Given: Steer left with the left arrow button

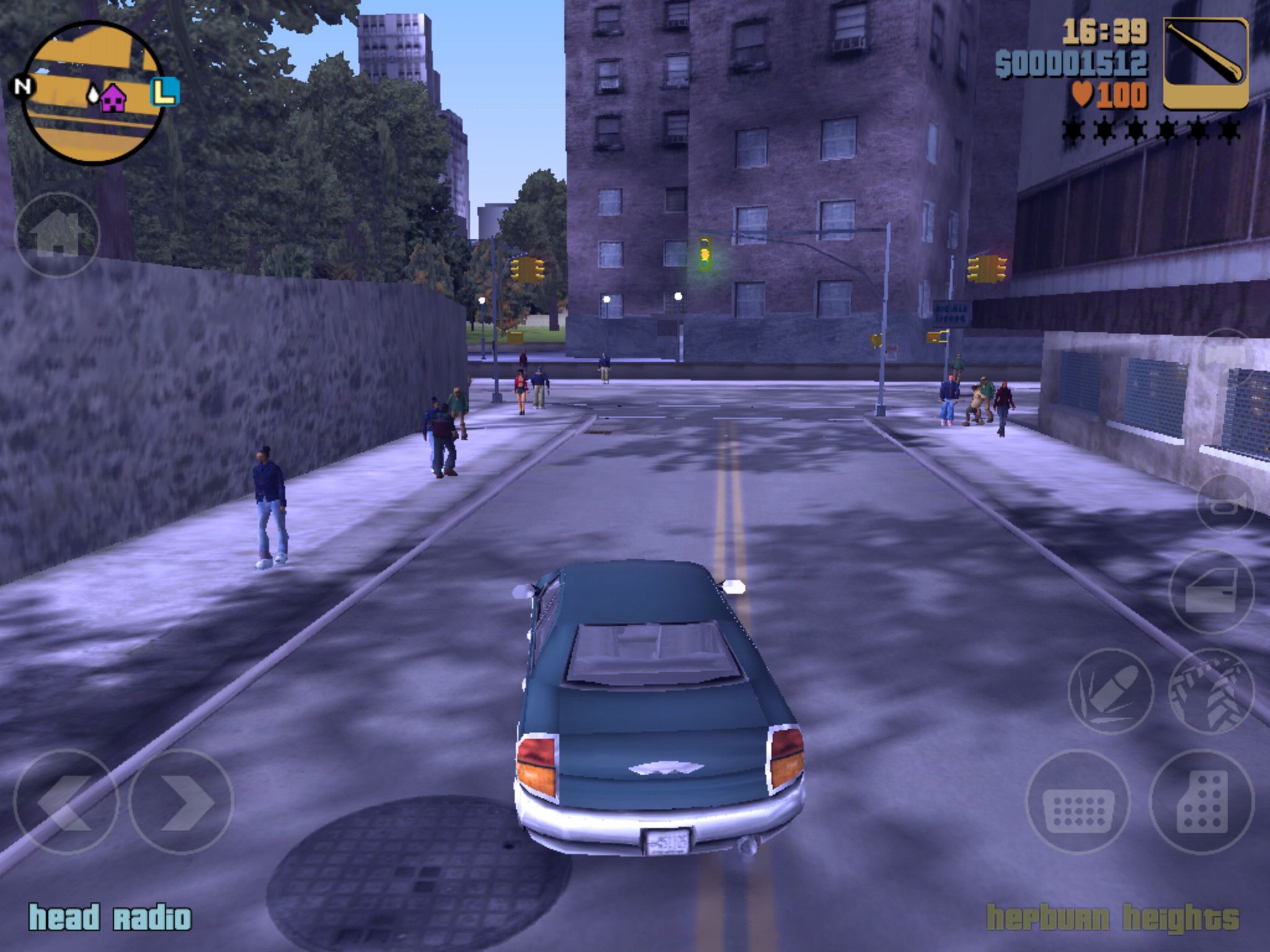Looking at the screenshot, I should [x=66, y=802].
